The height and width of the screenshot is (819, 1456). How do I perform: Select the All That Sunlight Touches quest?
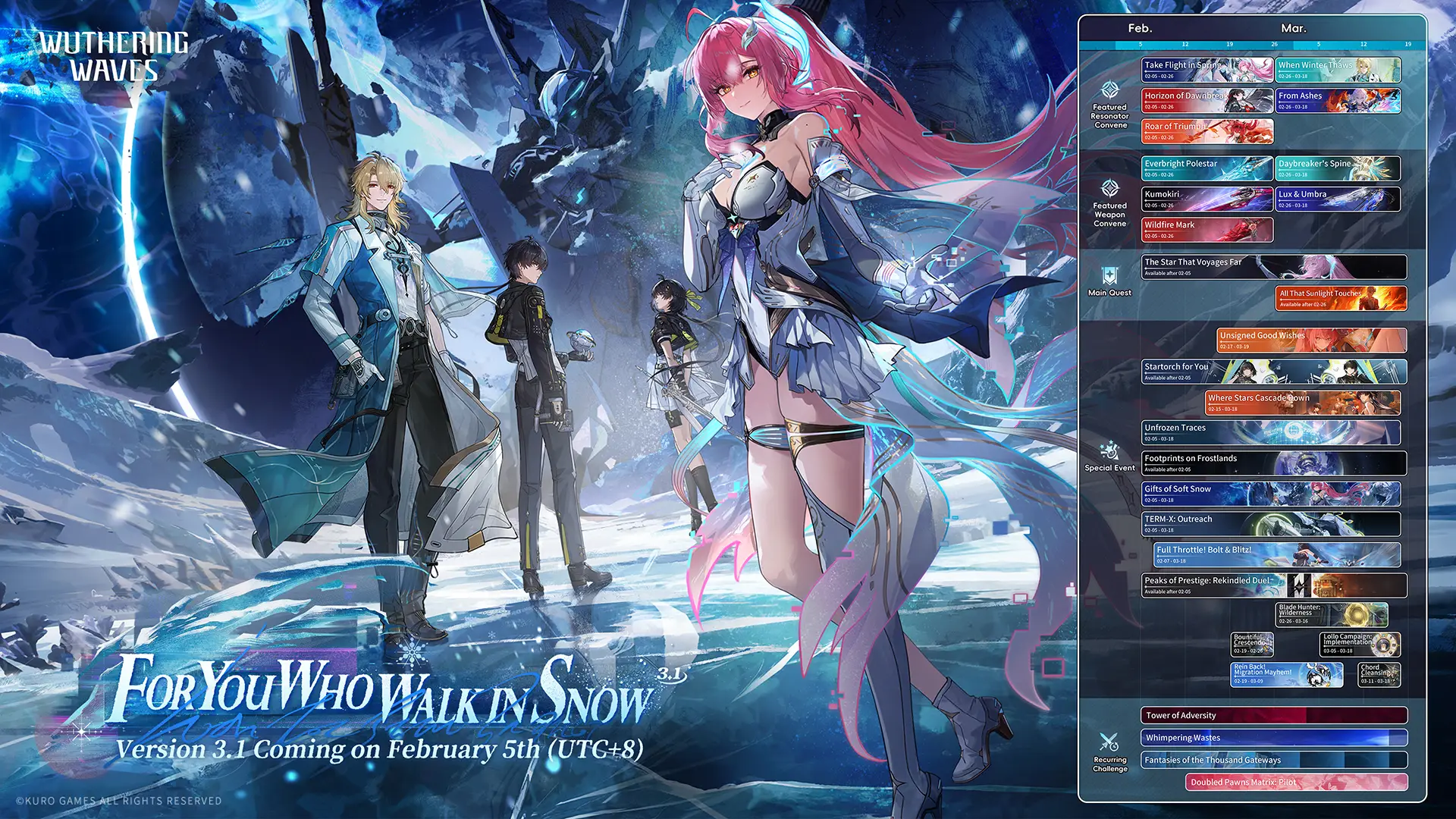(1341, 298)
